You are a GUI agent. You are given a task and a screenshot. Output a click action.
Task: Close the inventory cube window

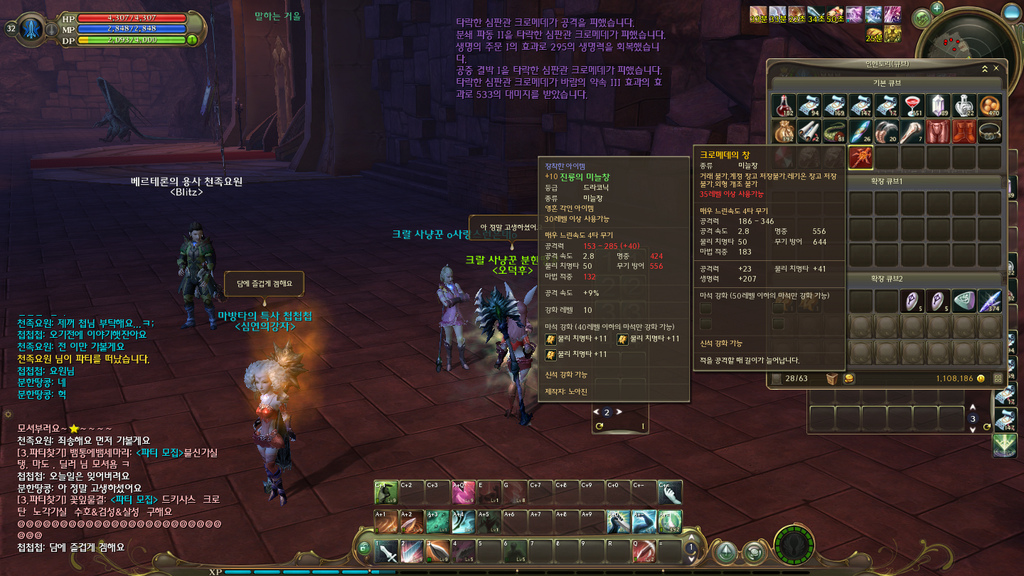point(995,69)
